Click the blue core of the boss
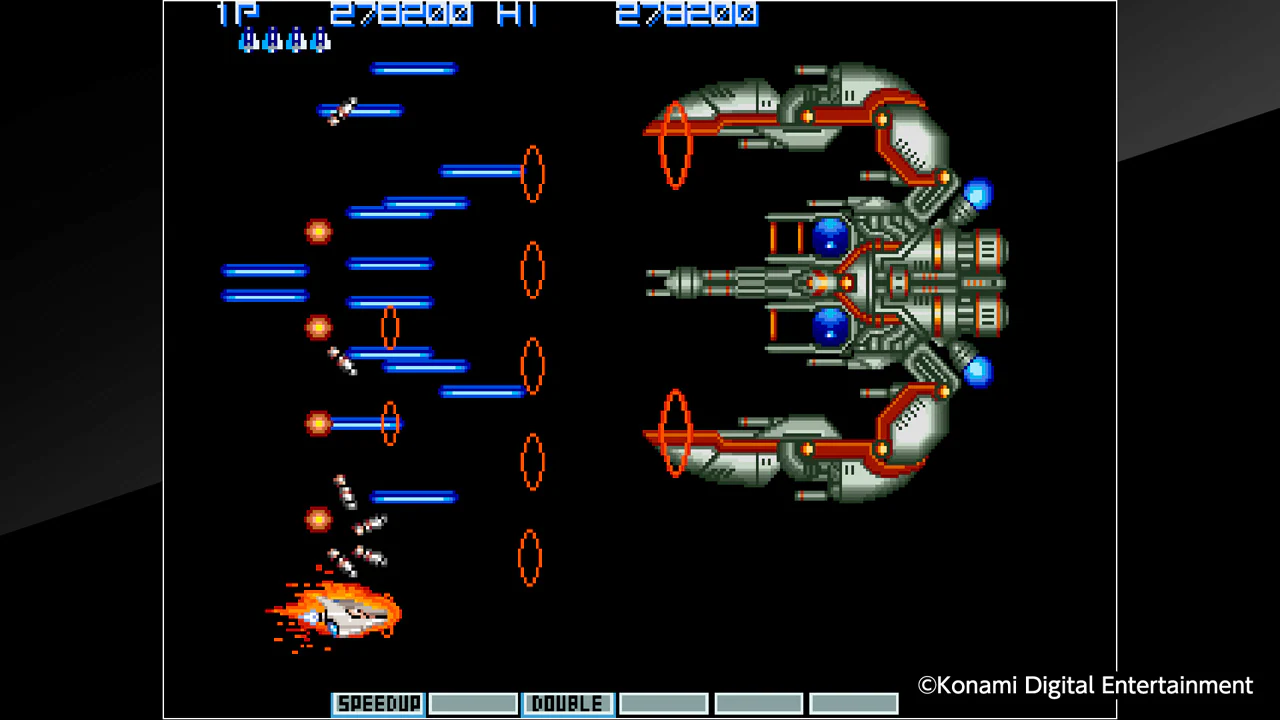 tap(831, 237)
